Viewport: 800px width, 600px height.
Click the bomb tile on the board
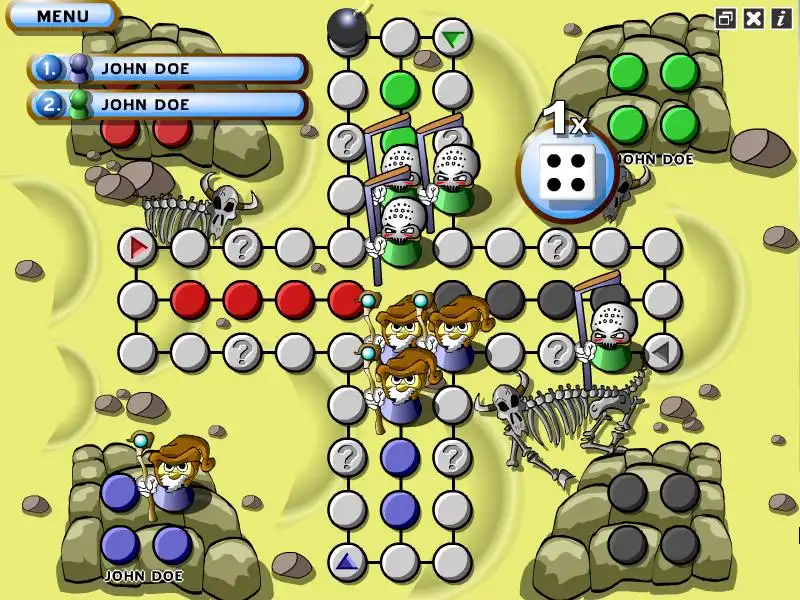point(347,26)
